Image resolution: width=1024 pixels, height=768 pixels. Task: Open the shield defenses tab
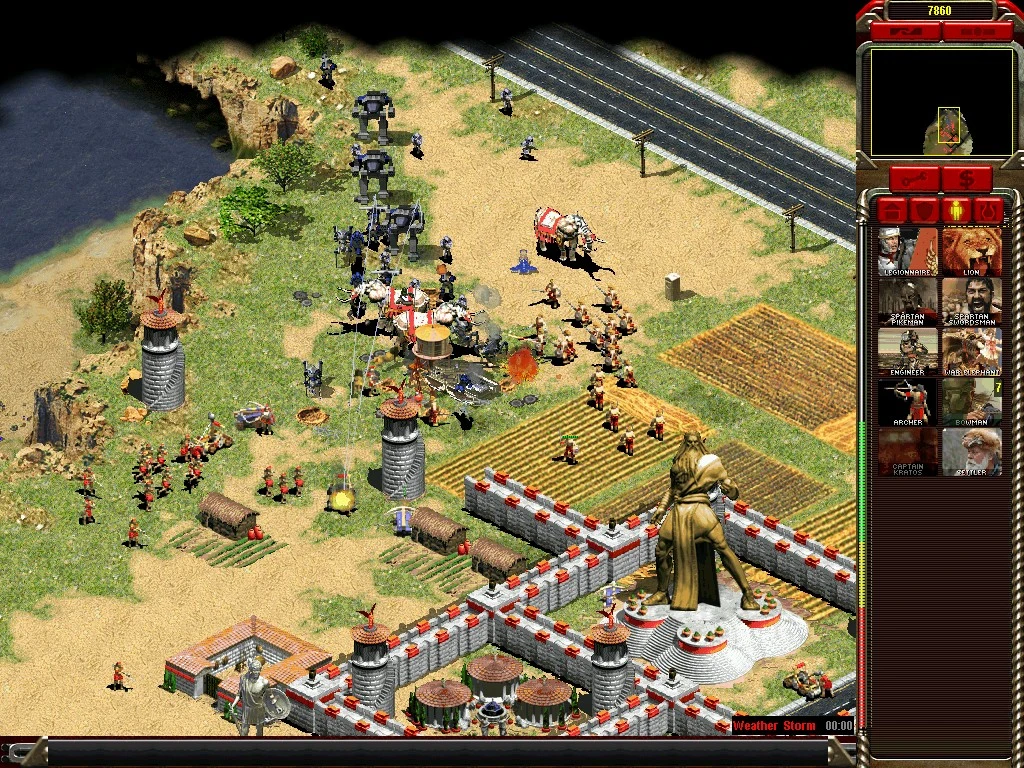[925, 211]
